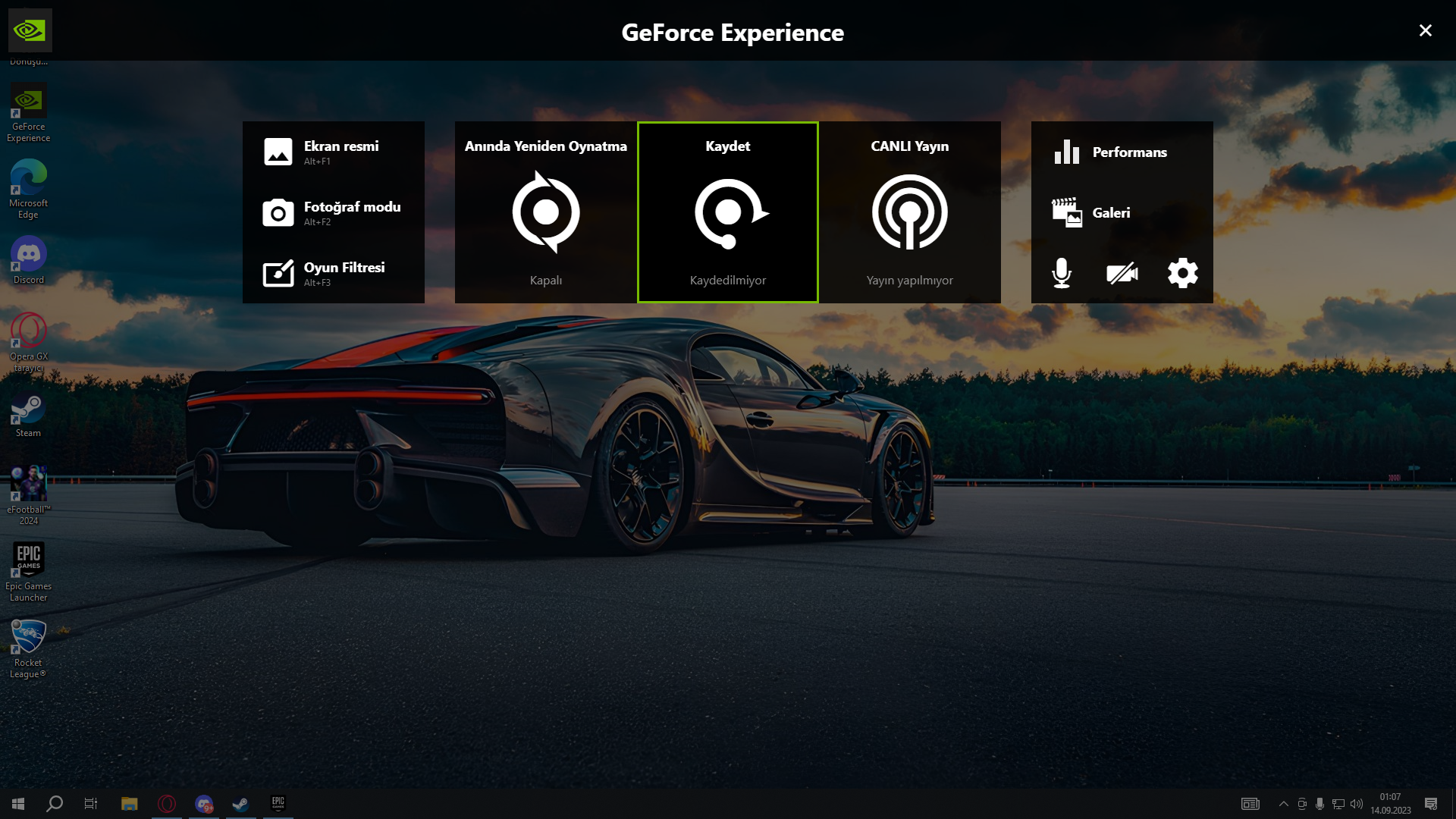Close the GeForce Experience overlay
Image resolution: width=1456 pixels, height=819 pixels.
click(1425, 30)
